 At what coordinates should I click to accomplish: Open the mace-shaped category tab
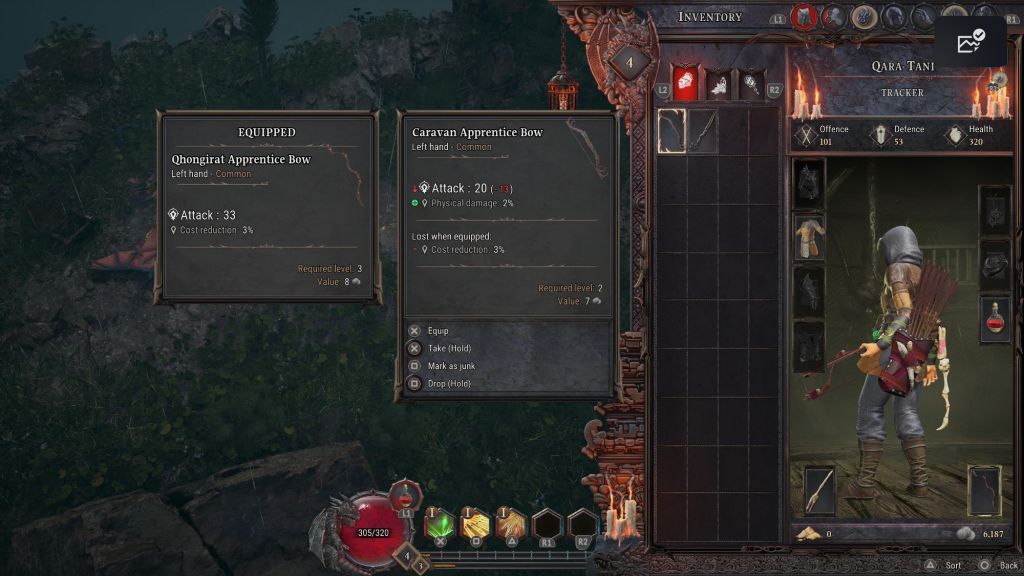pyautogui.click(x=750, y=85)
